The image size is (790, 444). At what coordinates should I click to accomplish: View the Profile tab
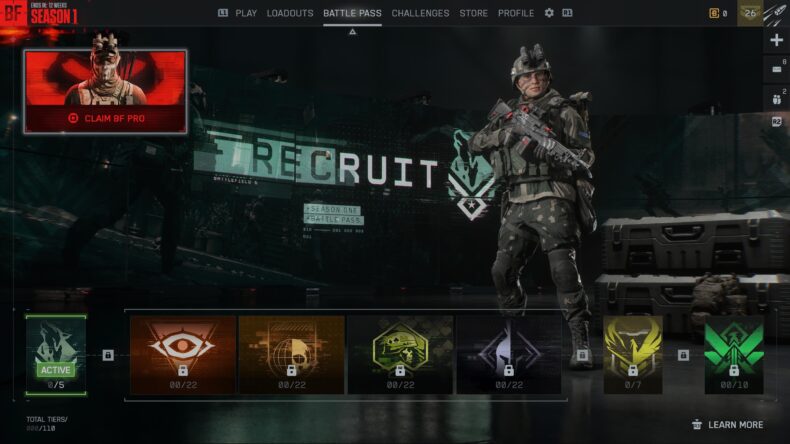click(x=516, y=13)
